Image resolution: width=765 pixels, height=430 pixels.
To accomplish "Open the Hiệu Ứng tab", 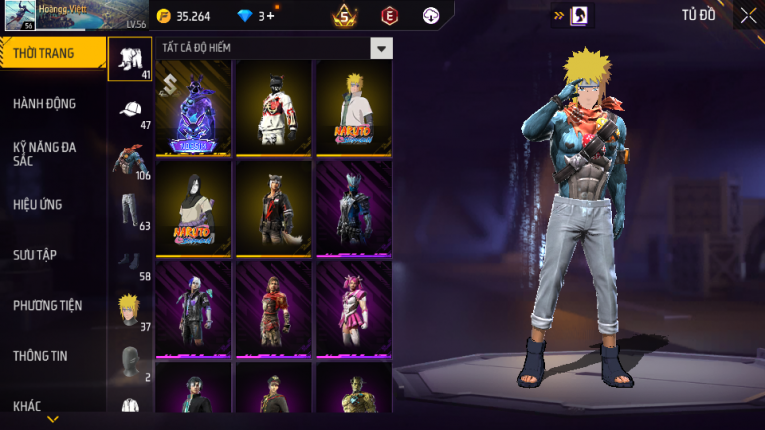I will pos(38,205).
